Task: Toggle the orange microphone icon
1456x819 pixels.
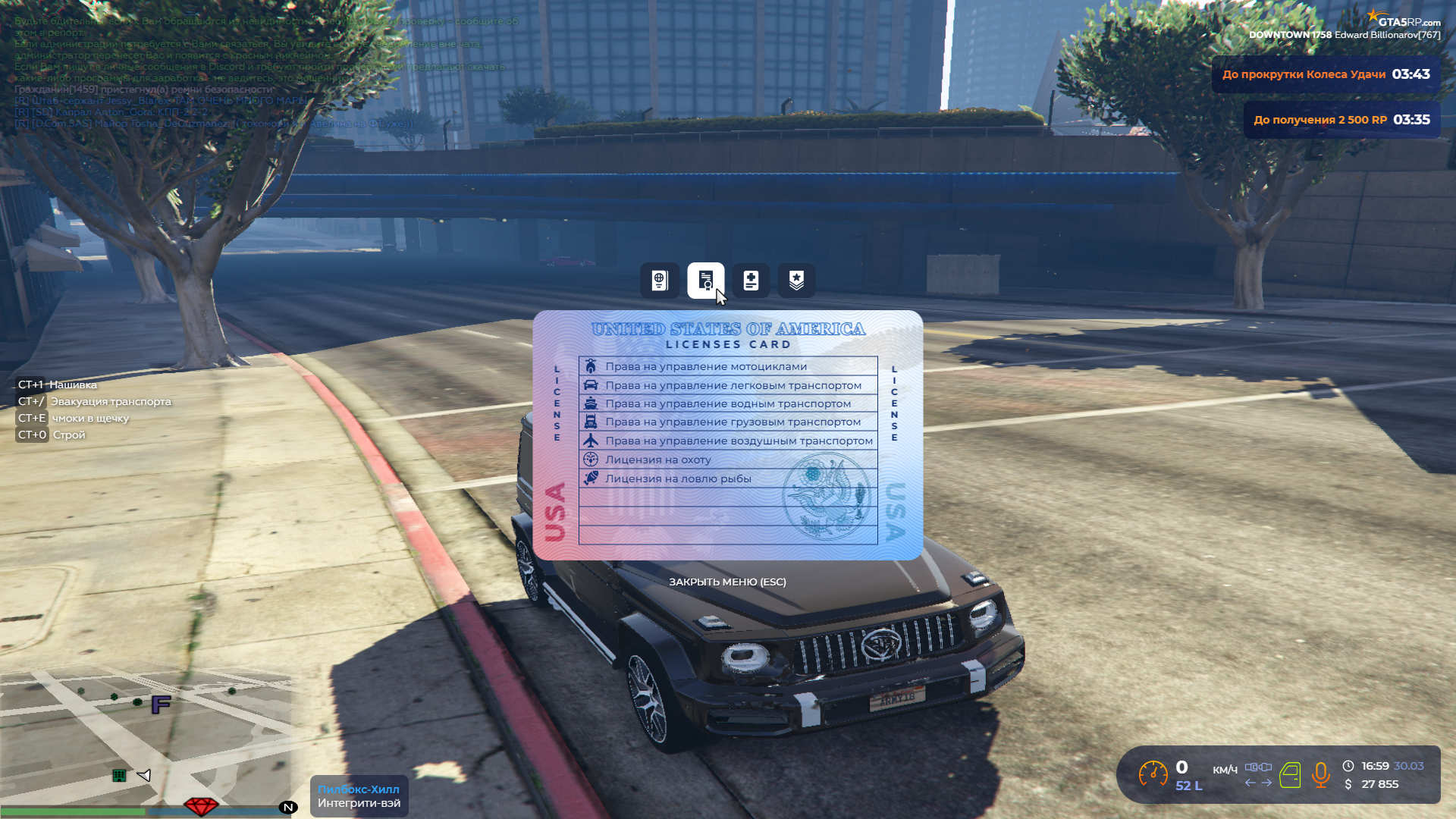Action: [1320, 774]
